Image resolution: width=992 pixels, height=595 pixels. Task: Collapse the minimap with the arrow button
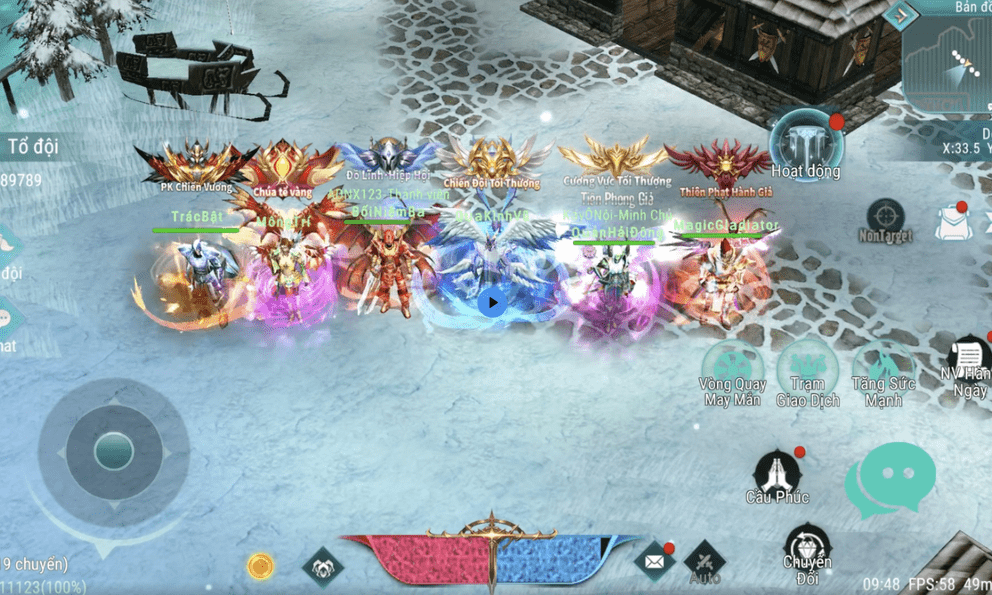[x=899, y=15]
